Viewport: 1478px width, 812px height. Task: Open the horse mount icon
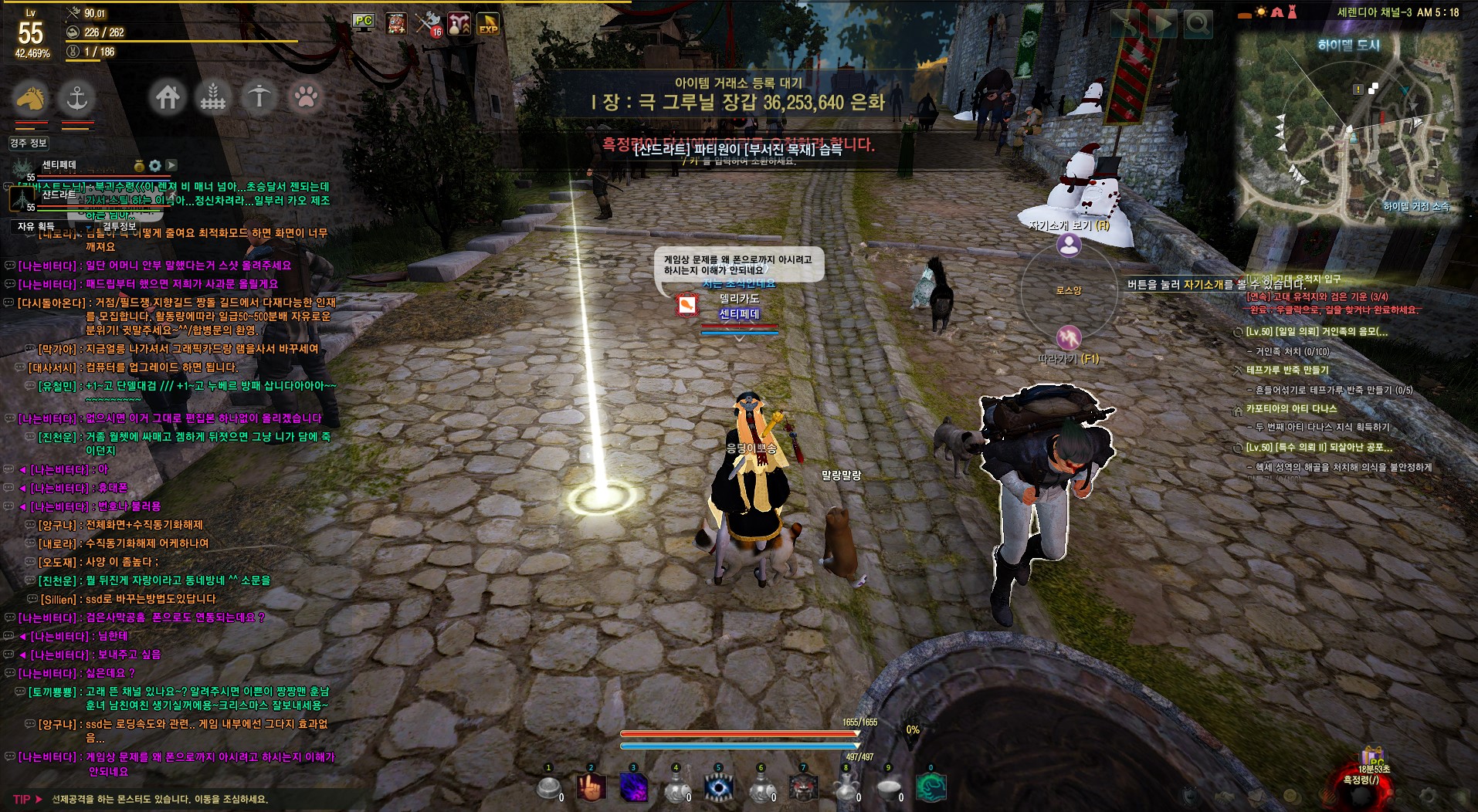pos(31,97)
